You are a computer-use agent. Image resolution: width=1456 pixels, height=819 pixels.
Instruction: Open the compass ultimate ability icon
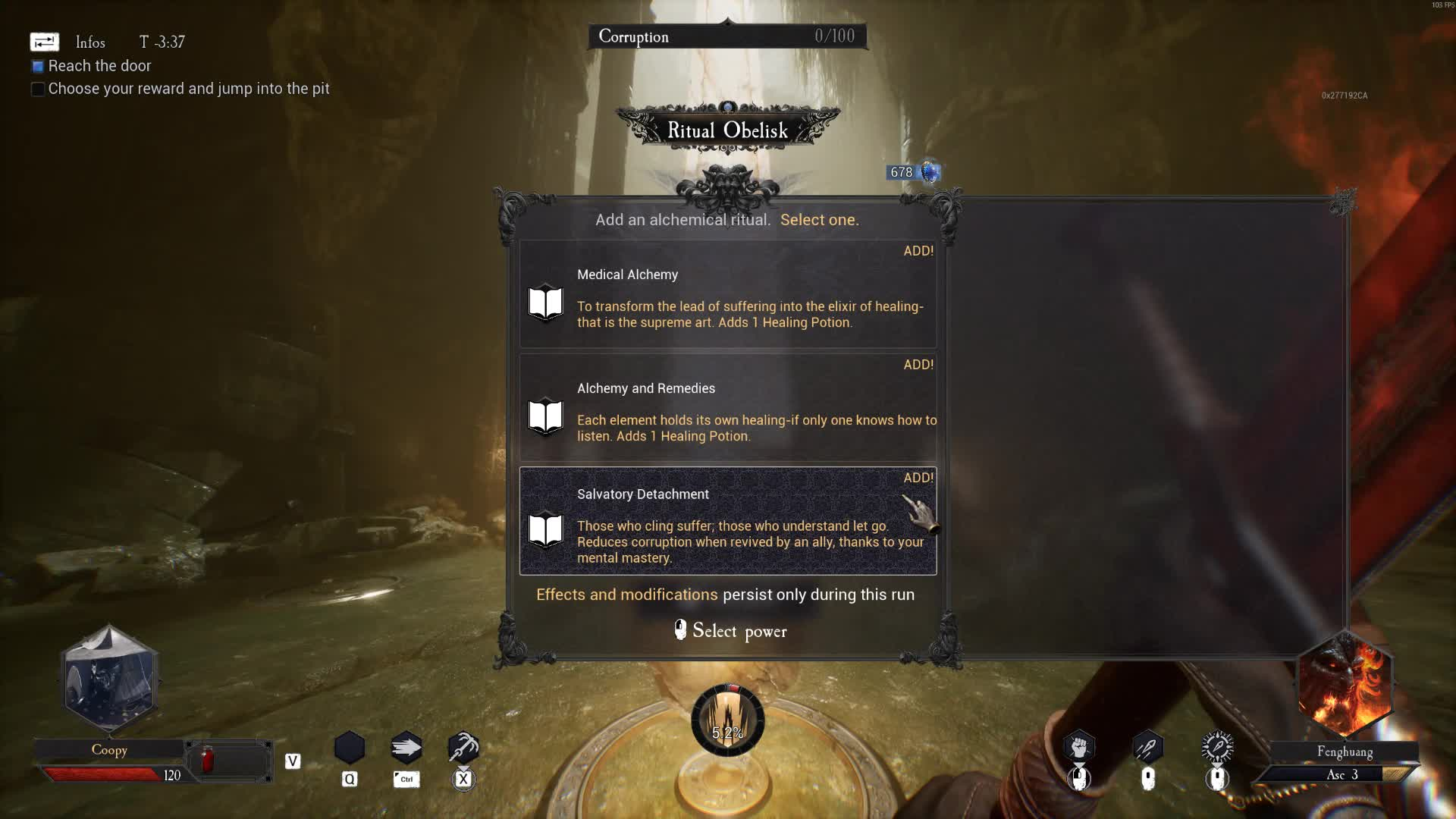point(1216,745)
